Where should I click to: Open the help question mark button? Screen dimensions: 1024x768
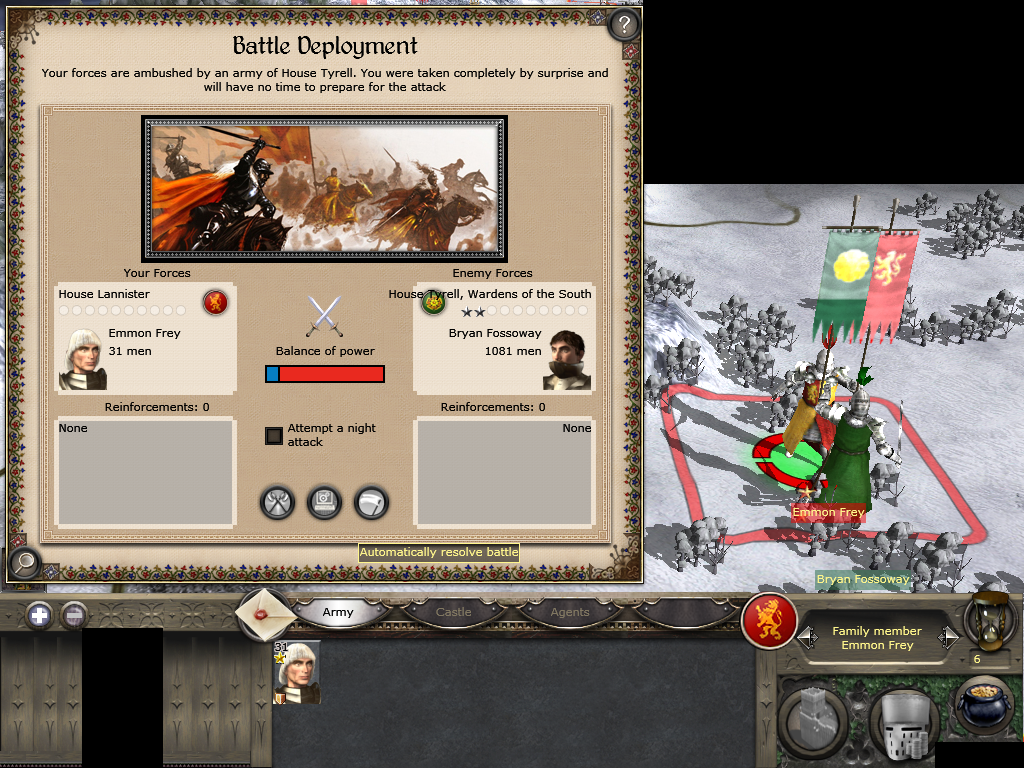pyautogui.click(x=624, y=24)
